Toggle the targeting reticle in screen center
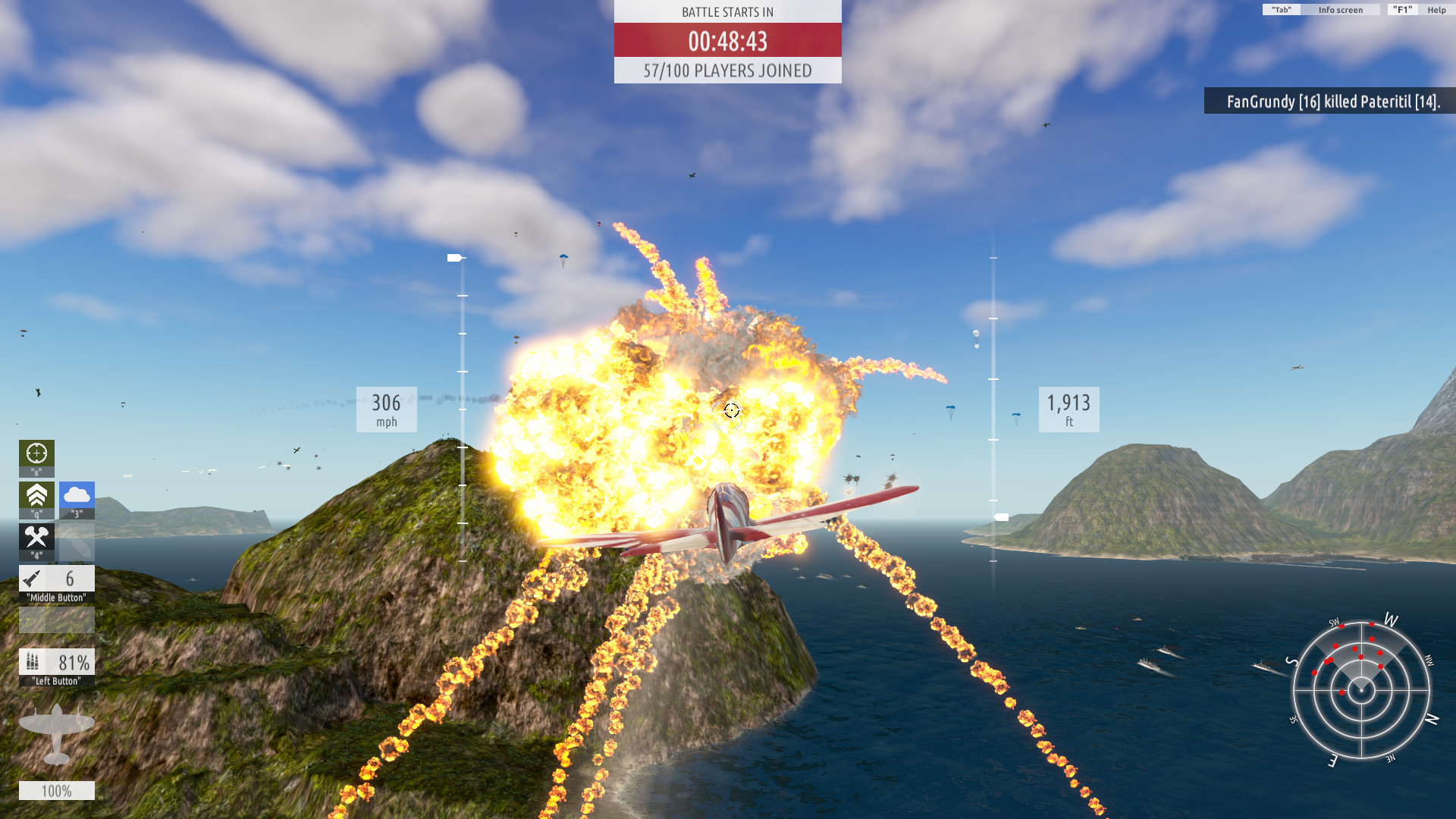The width and height of the screenshot is (1456, 819). (x=730, y=409)
